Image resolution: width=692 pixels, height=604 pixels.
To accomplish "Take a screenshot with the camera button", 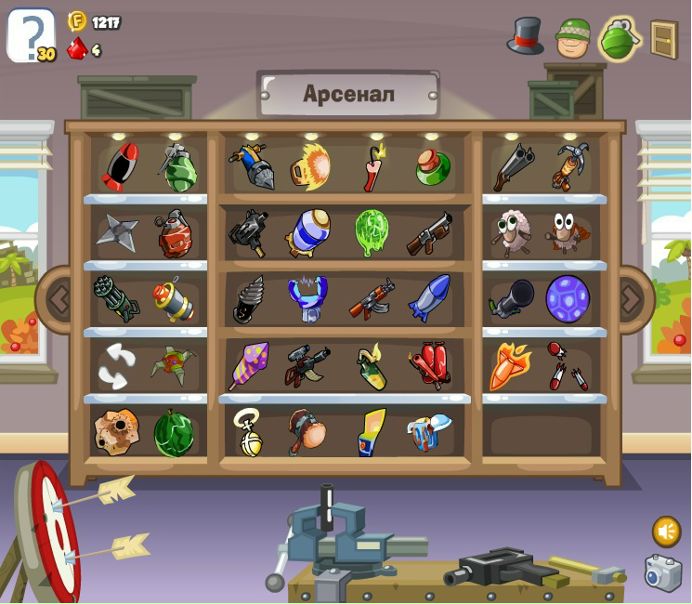I will point(662,573).
